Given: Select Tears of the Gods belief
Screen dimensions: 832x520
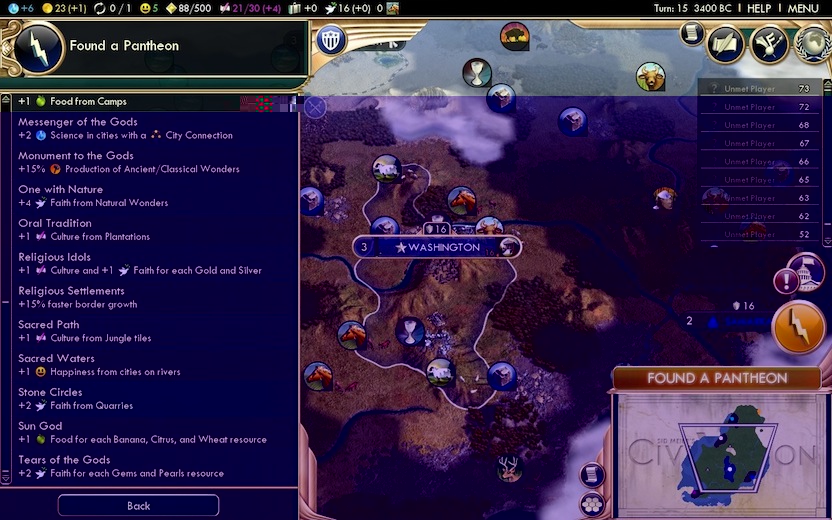Looking at the screenshot, I should pos(150,467).
